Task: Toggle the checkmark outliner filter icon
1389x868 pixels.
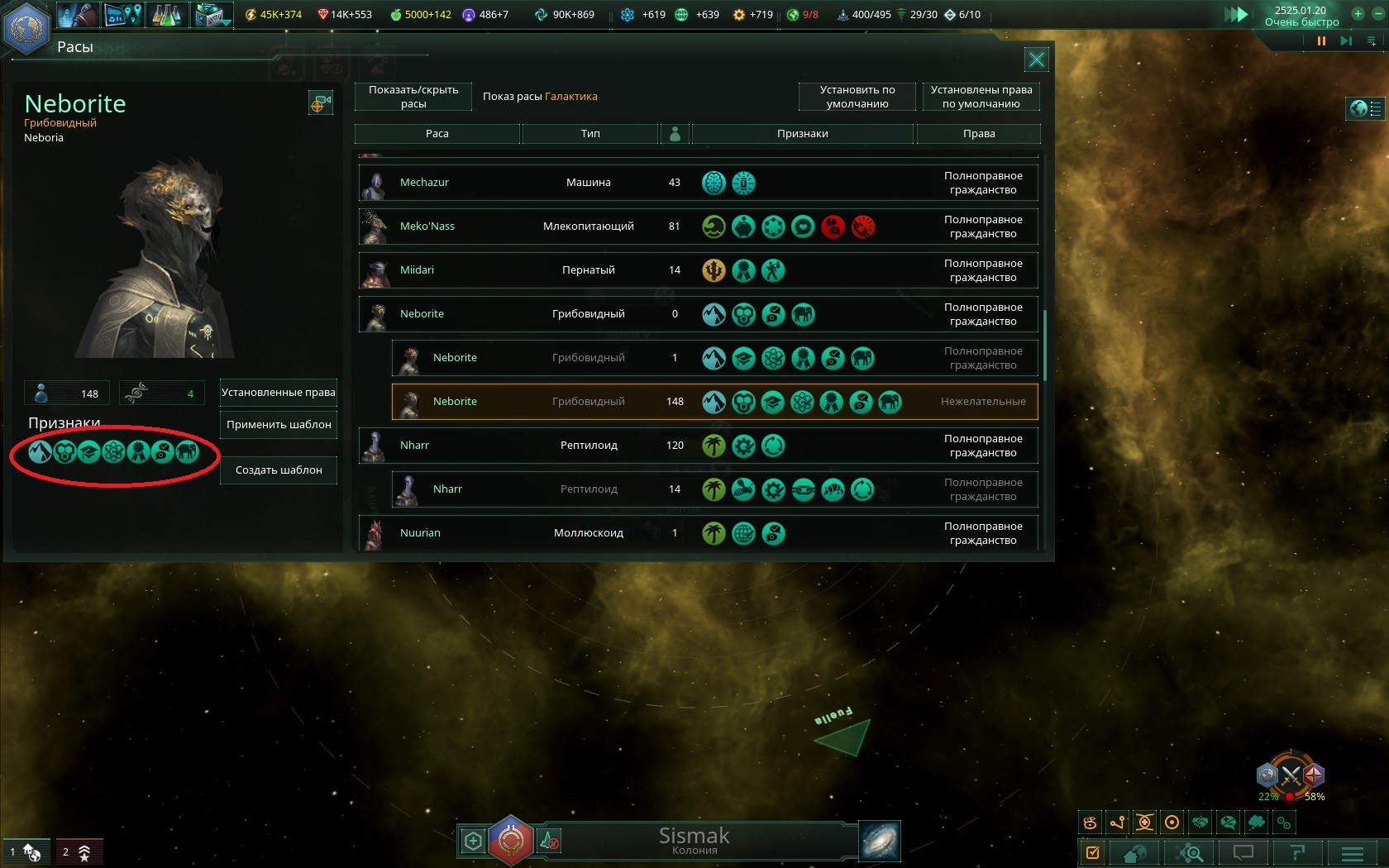Action: coord(1093,852)
